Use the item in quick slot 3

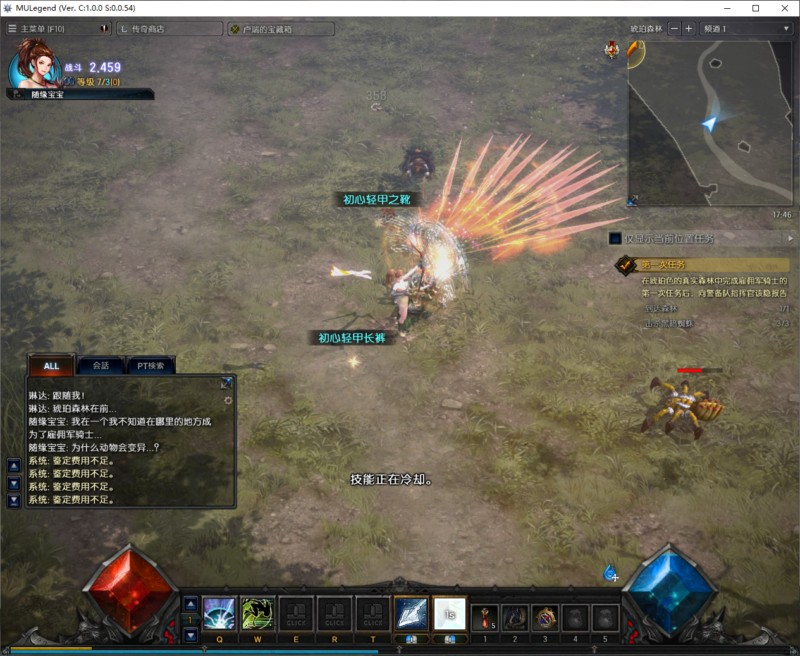tap(546, 617)
